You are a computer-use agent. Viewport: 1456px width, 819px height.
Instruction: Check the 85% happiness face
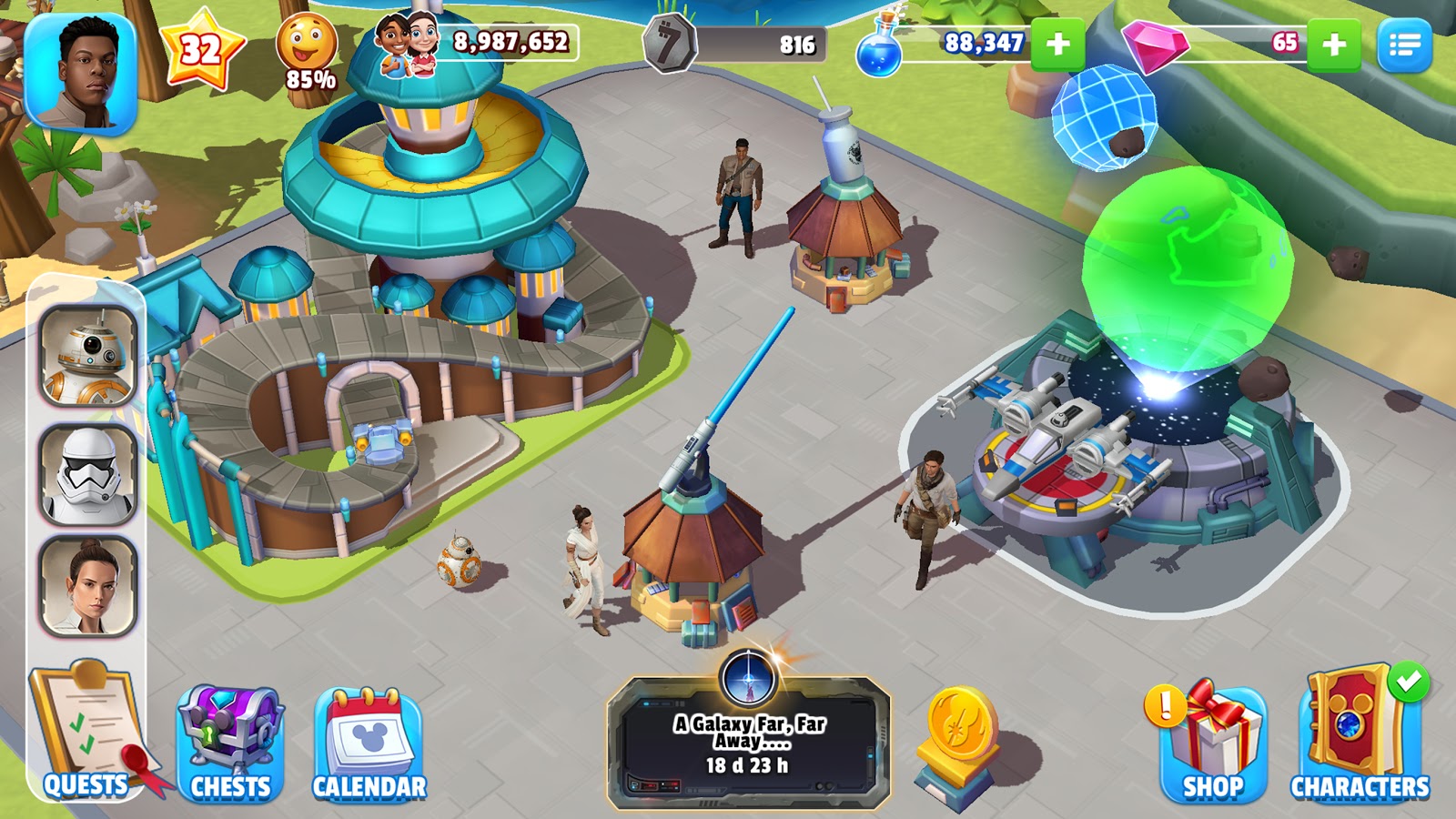pyautogui.click(x=307, y=51)
